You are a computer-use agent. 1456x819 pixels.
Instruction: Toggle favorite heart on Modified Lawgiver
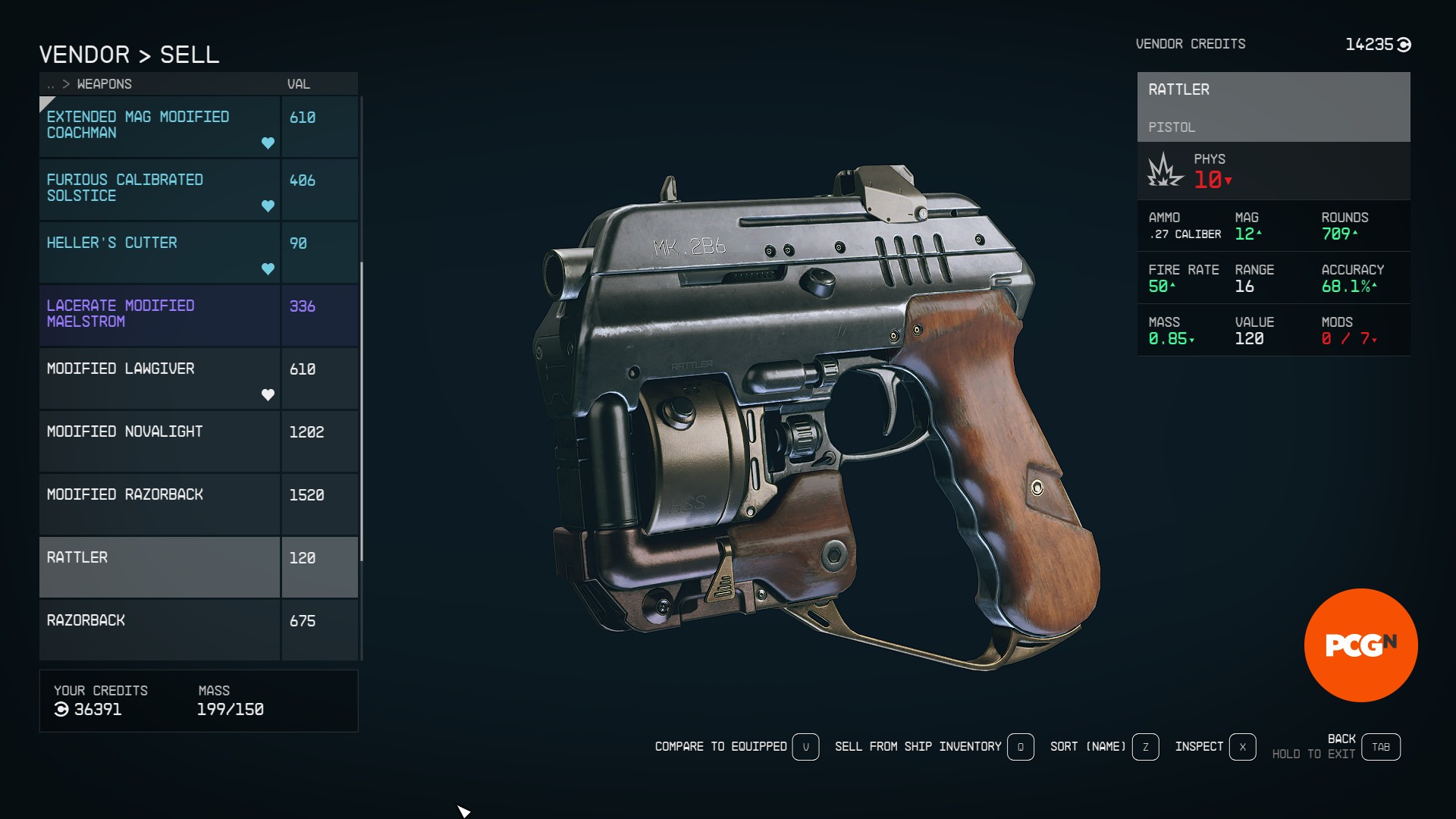pyautogui.click(x=268, y=394)
